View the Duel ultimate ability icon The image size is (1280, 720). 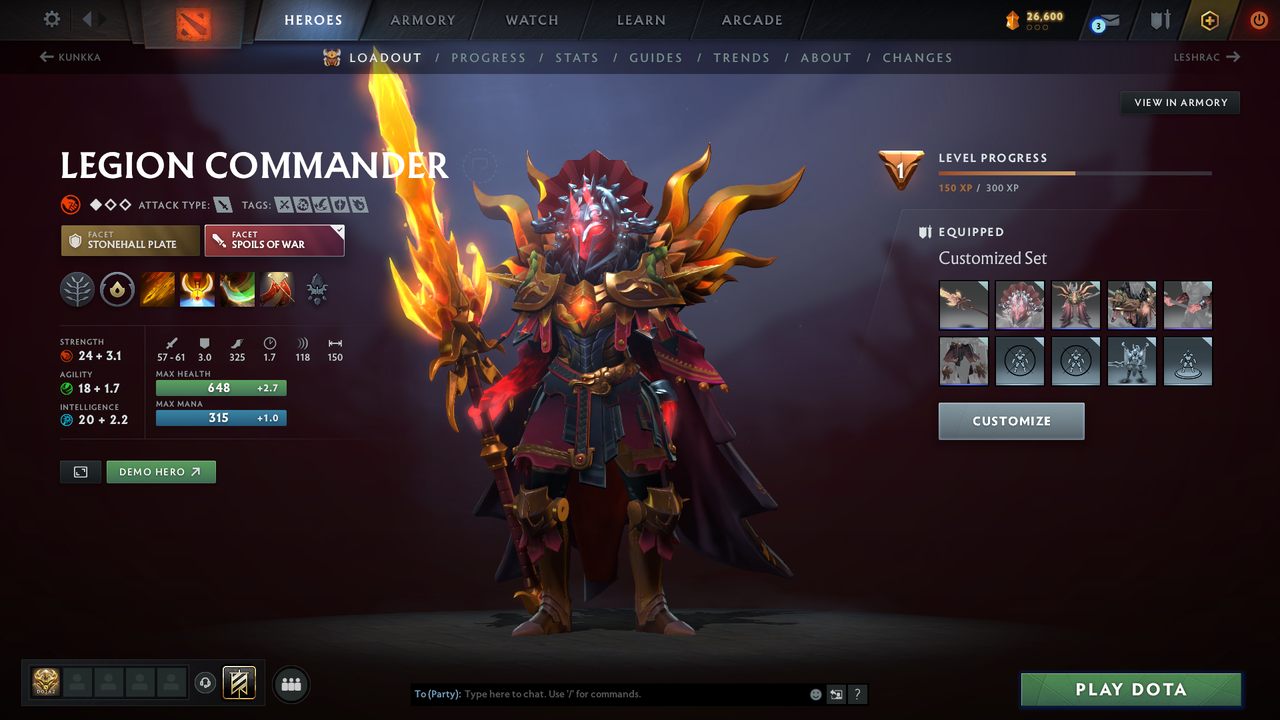click(278, 290)
